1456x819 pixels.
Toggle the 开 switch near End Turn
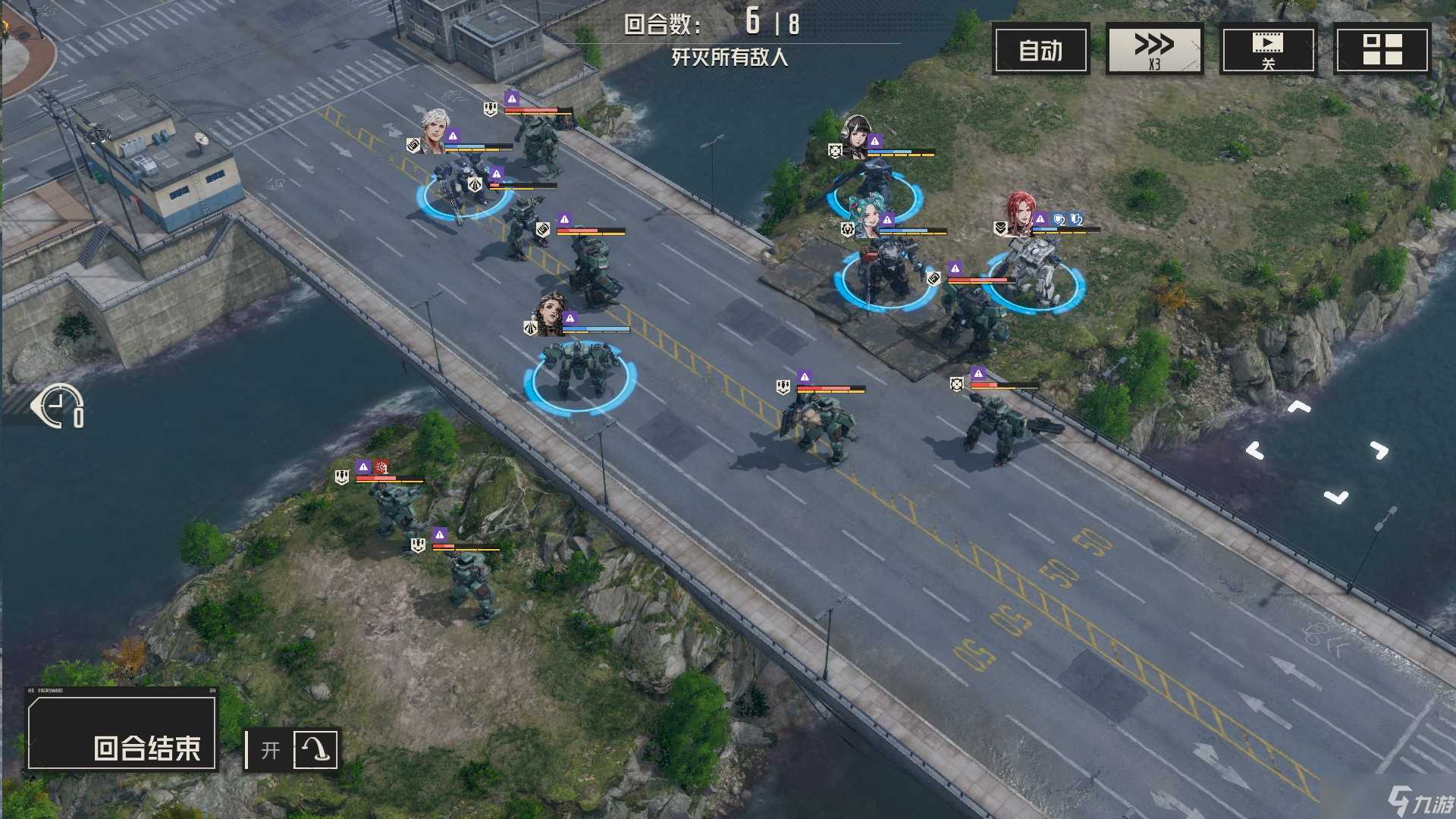270,749
